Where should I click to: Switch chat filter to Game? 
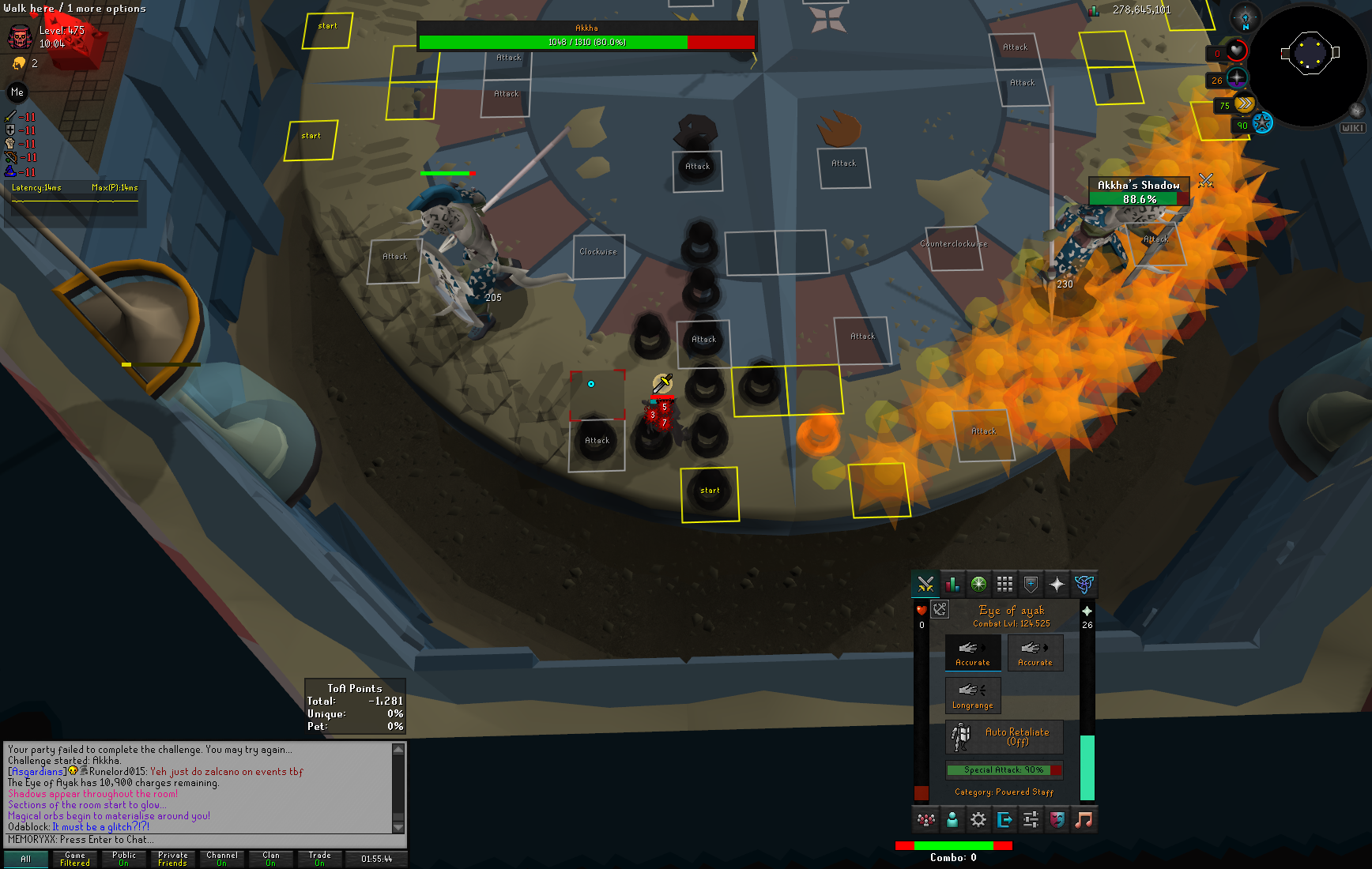coord(75,859)
